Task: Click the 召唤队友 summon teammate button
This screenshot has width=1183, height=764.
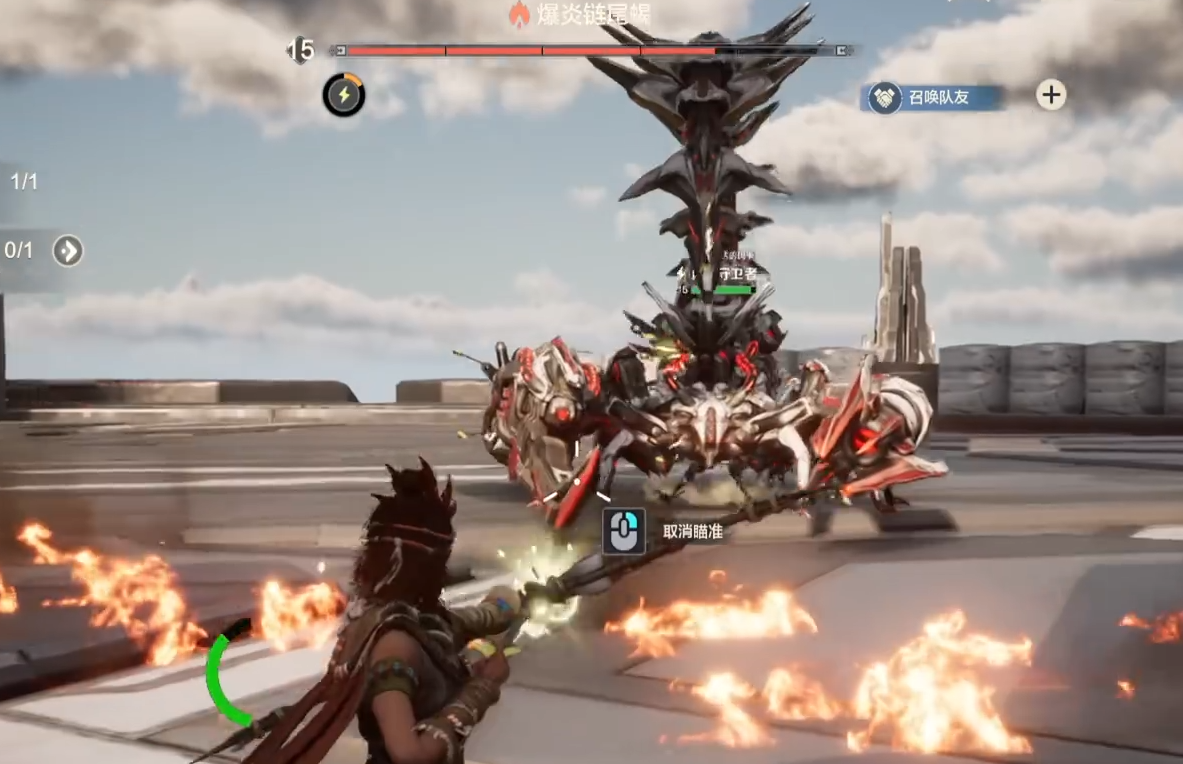Action: (x=934, y=97)
